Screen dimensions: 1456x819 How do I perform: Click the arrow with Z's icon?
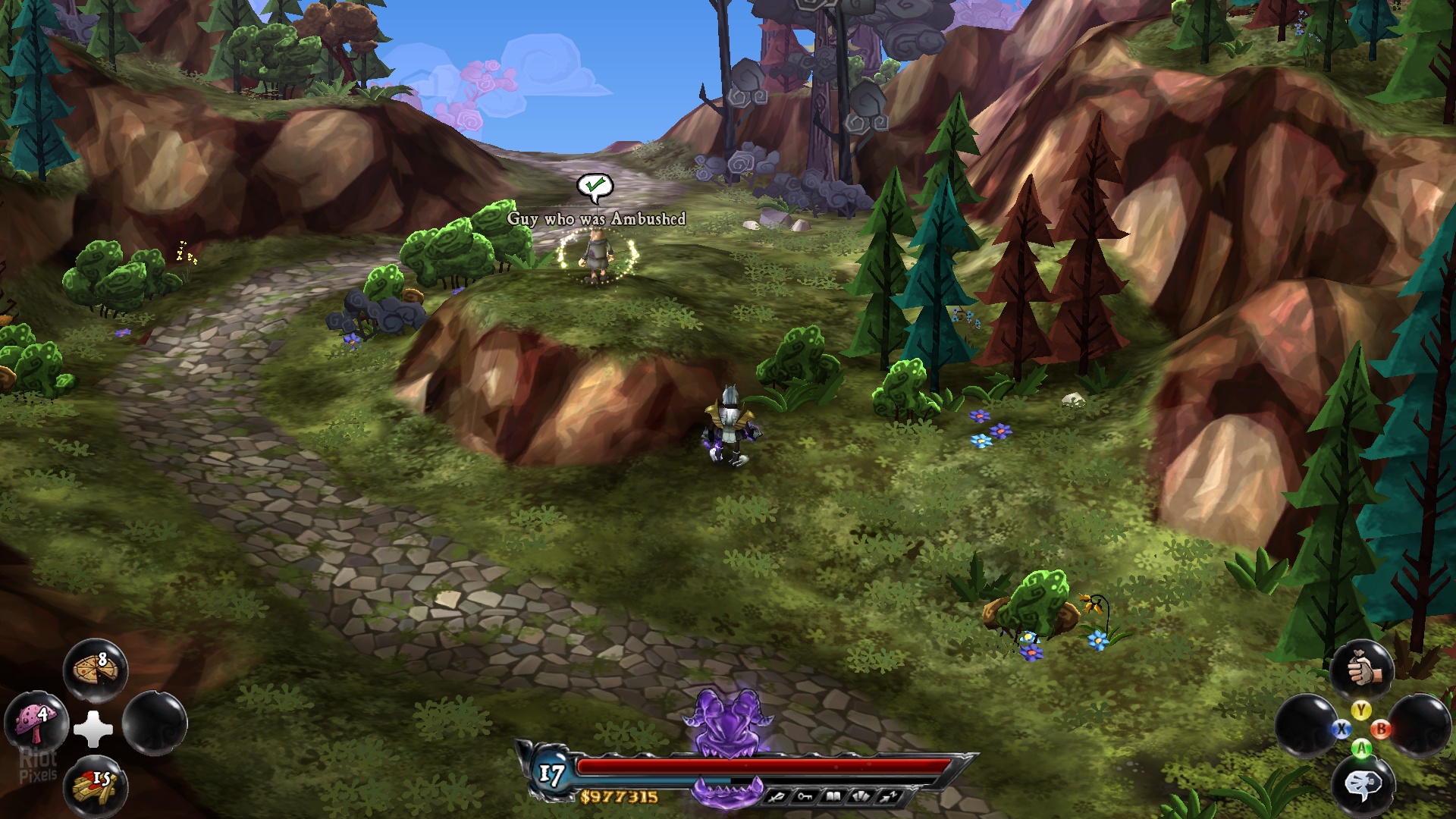coord(889,797)
